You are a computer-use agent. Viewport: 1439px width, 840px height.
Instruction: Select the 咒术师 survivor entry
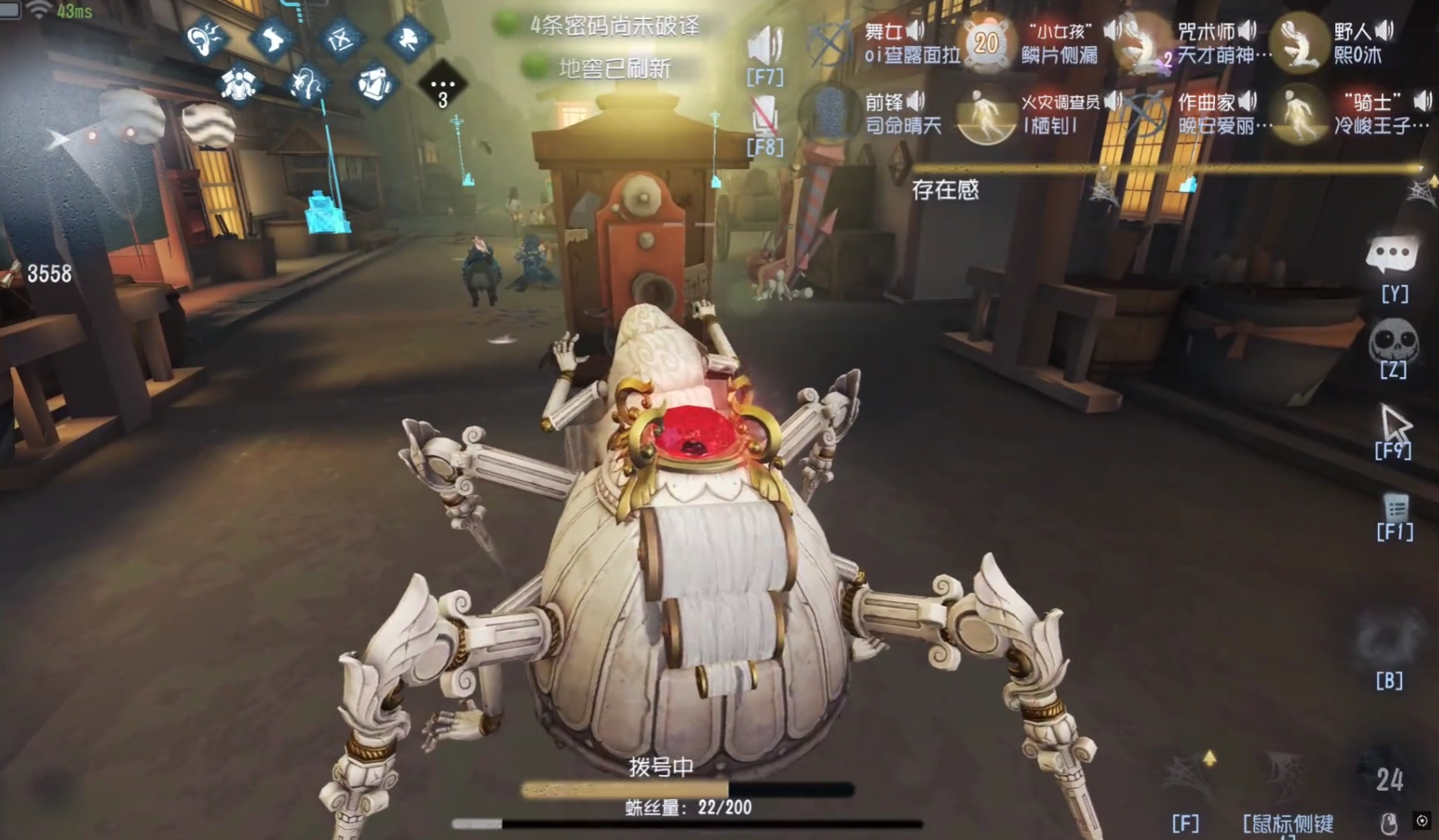click(1204, 42)
